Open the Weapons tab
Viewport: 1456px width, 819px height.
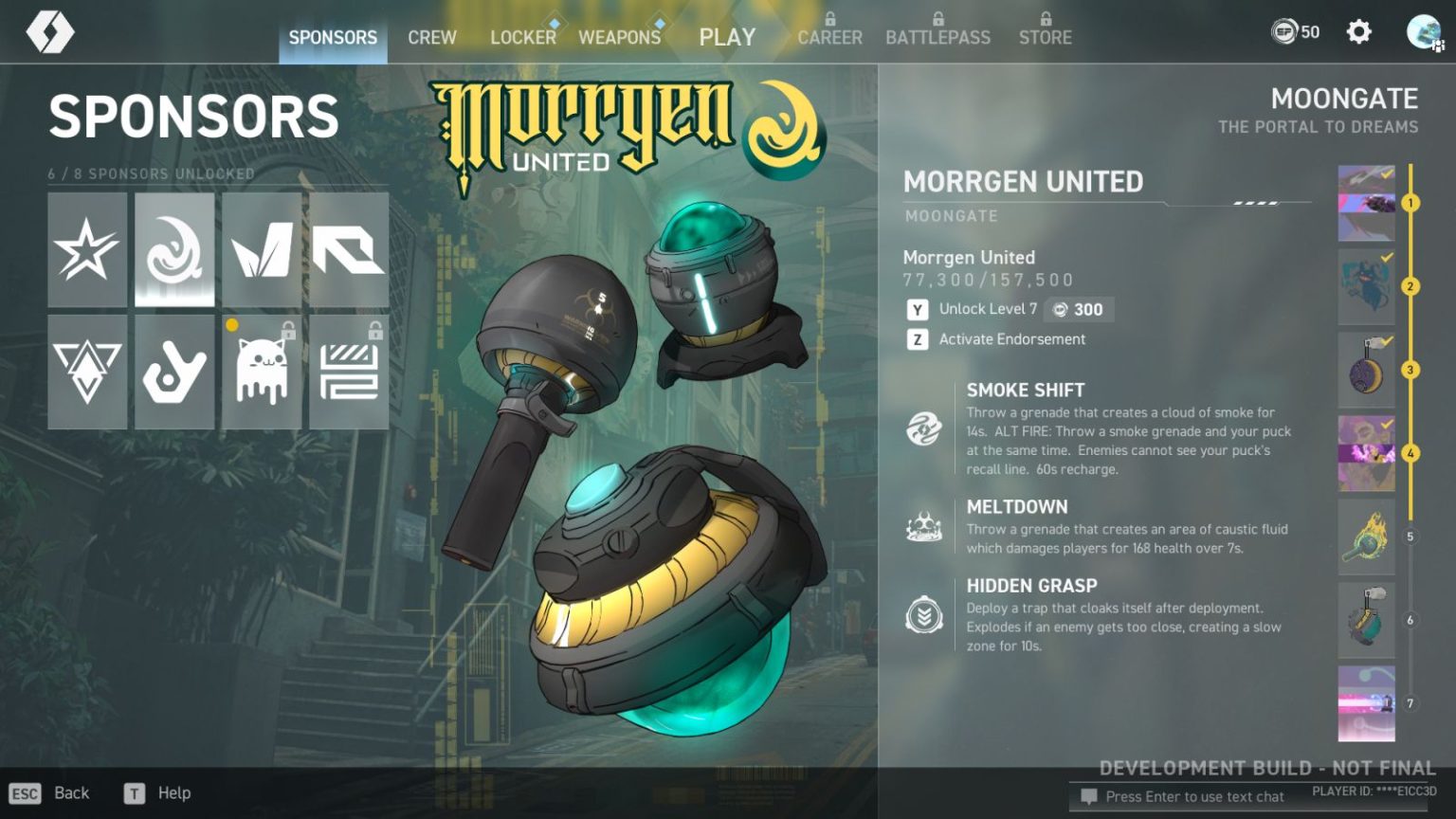[619, 38]
